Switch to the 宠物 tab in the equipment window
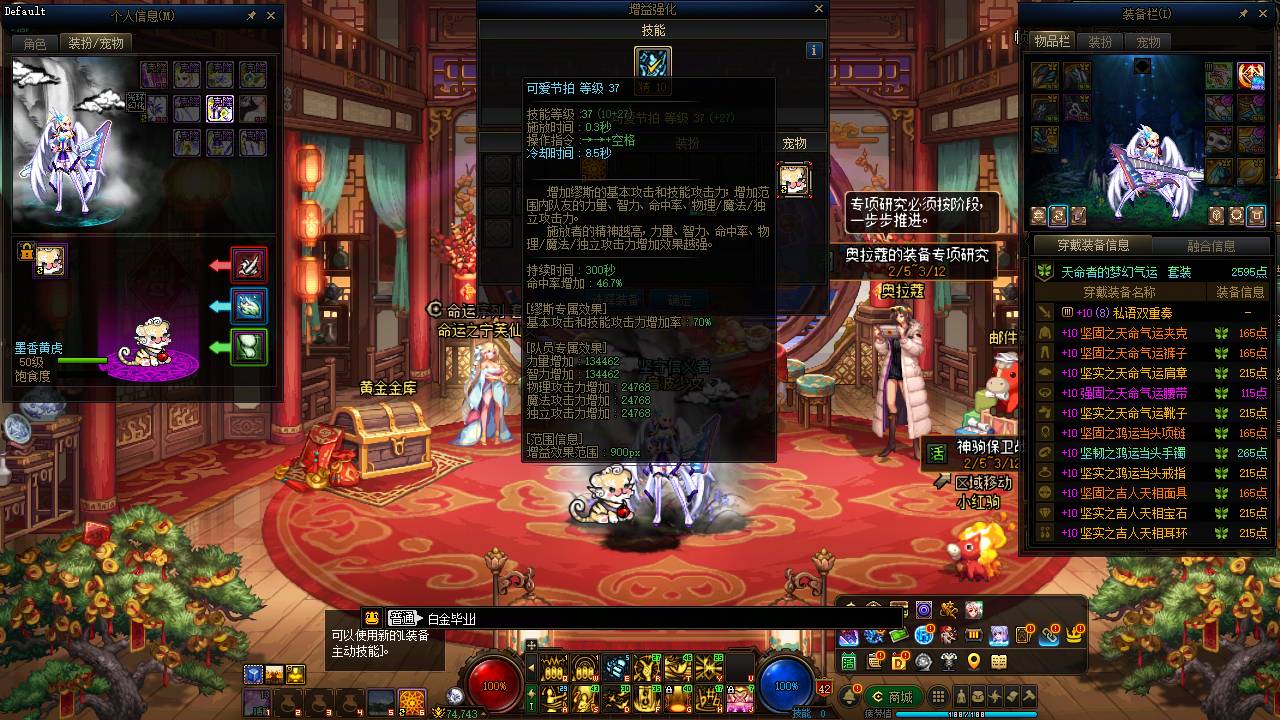 (1150, 41)
